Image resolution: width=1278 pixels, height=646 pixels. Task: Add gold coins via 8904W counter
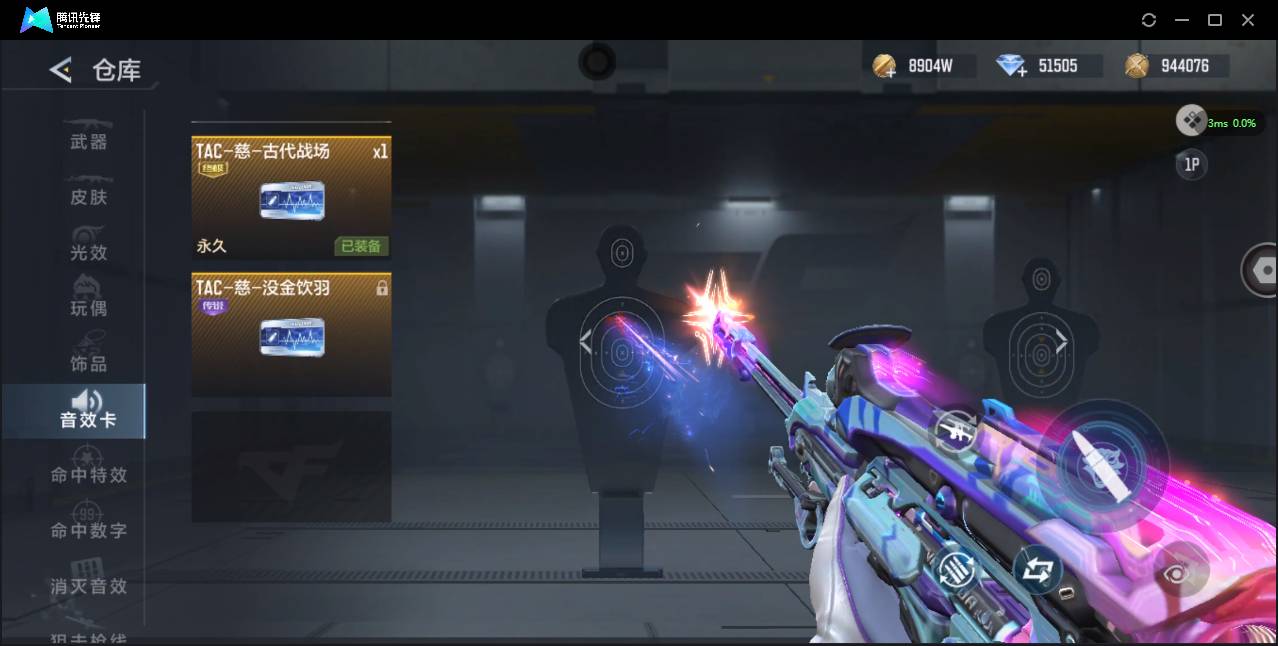(x=884, y=67)
